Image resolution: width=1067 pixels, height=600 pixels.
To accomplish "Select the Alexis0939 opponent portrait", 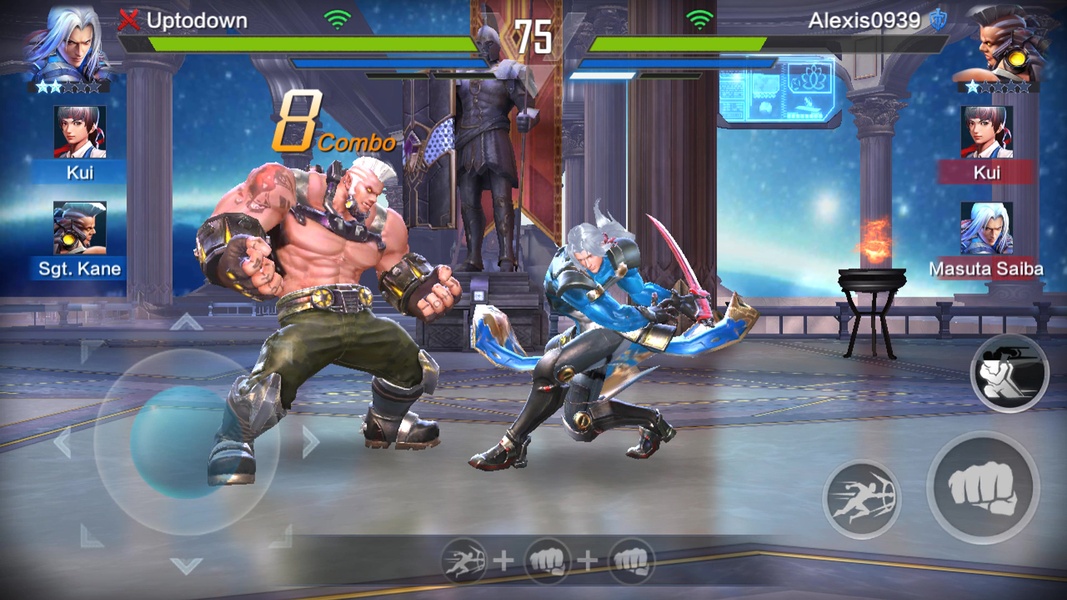I will [1001, 42].
